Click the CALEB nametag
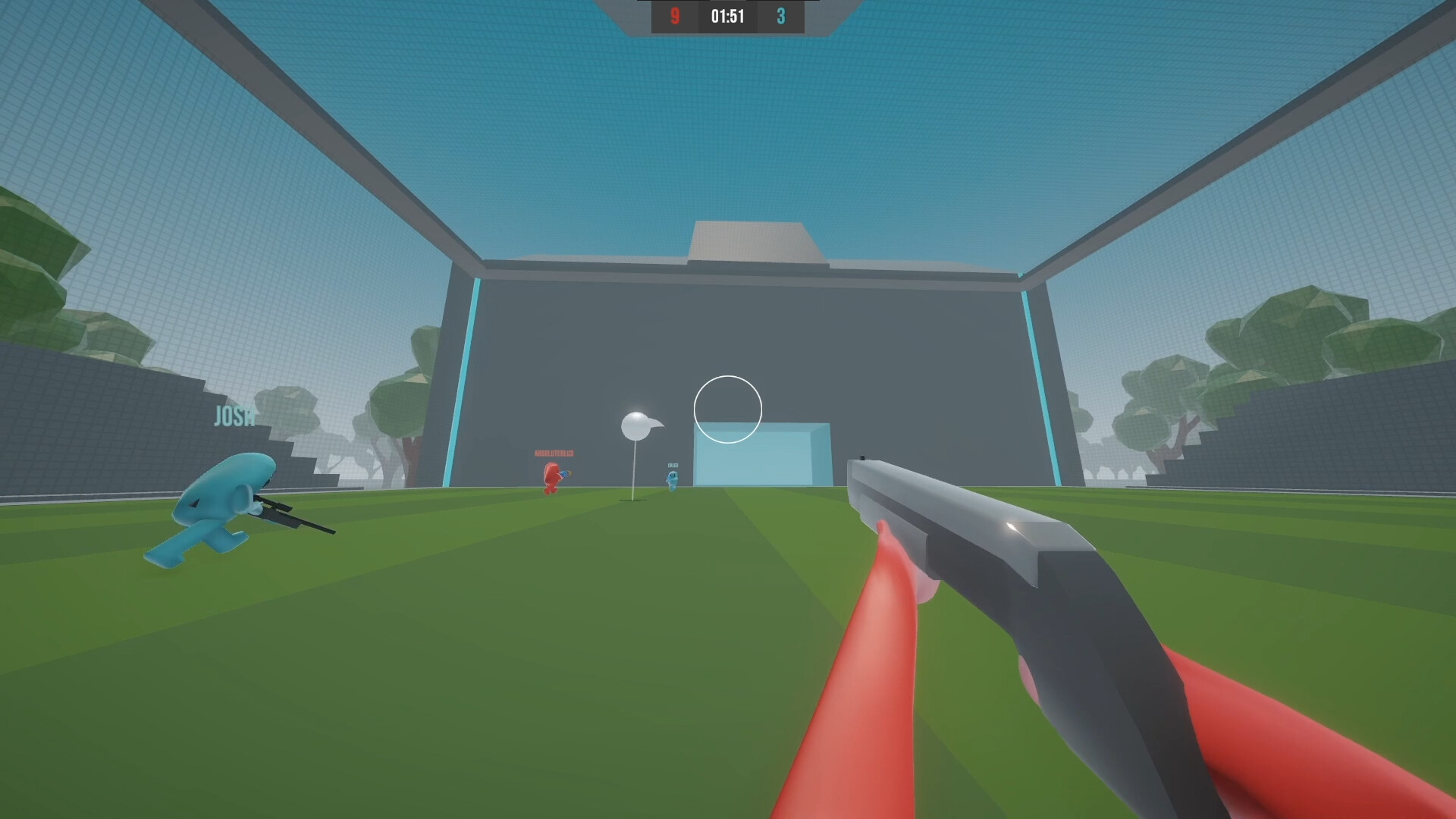 (673, 466)
